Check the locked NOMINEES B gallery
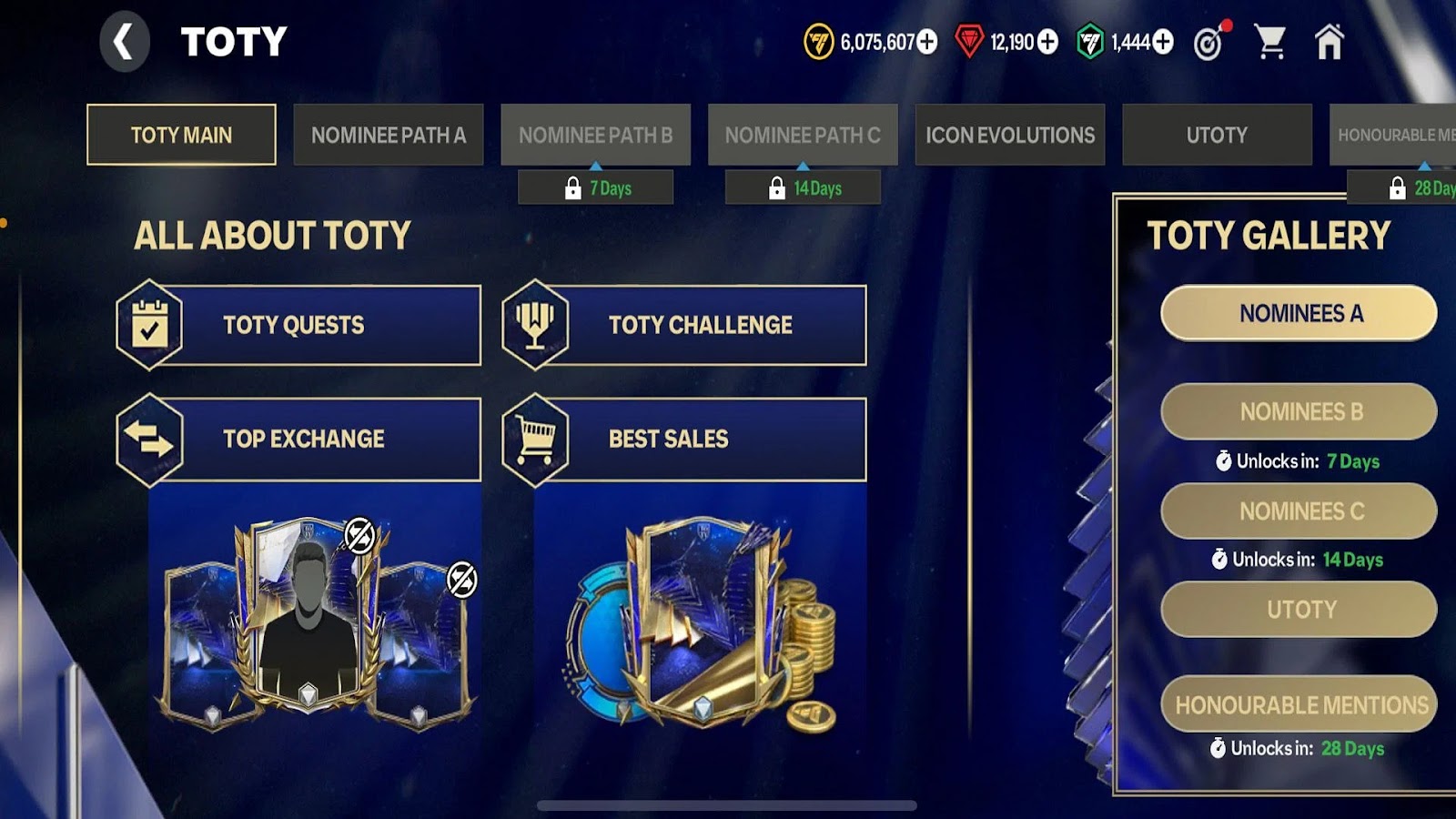This screenshot has height=819, width=1456. [x=1298, y=411]
